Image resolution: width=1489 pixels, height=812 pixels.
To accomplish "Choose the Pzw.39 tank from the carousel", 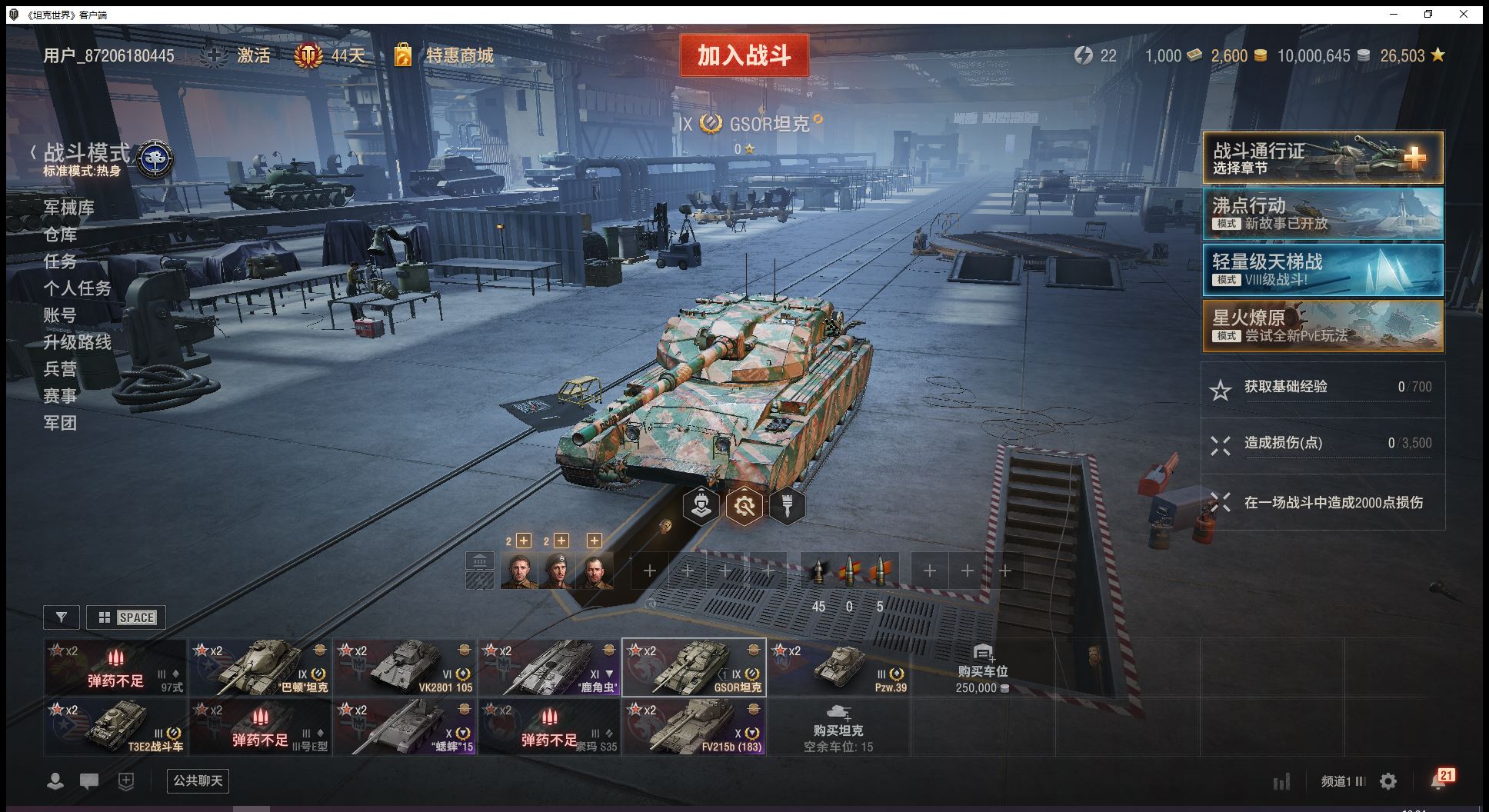I will 838,667.
